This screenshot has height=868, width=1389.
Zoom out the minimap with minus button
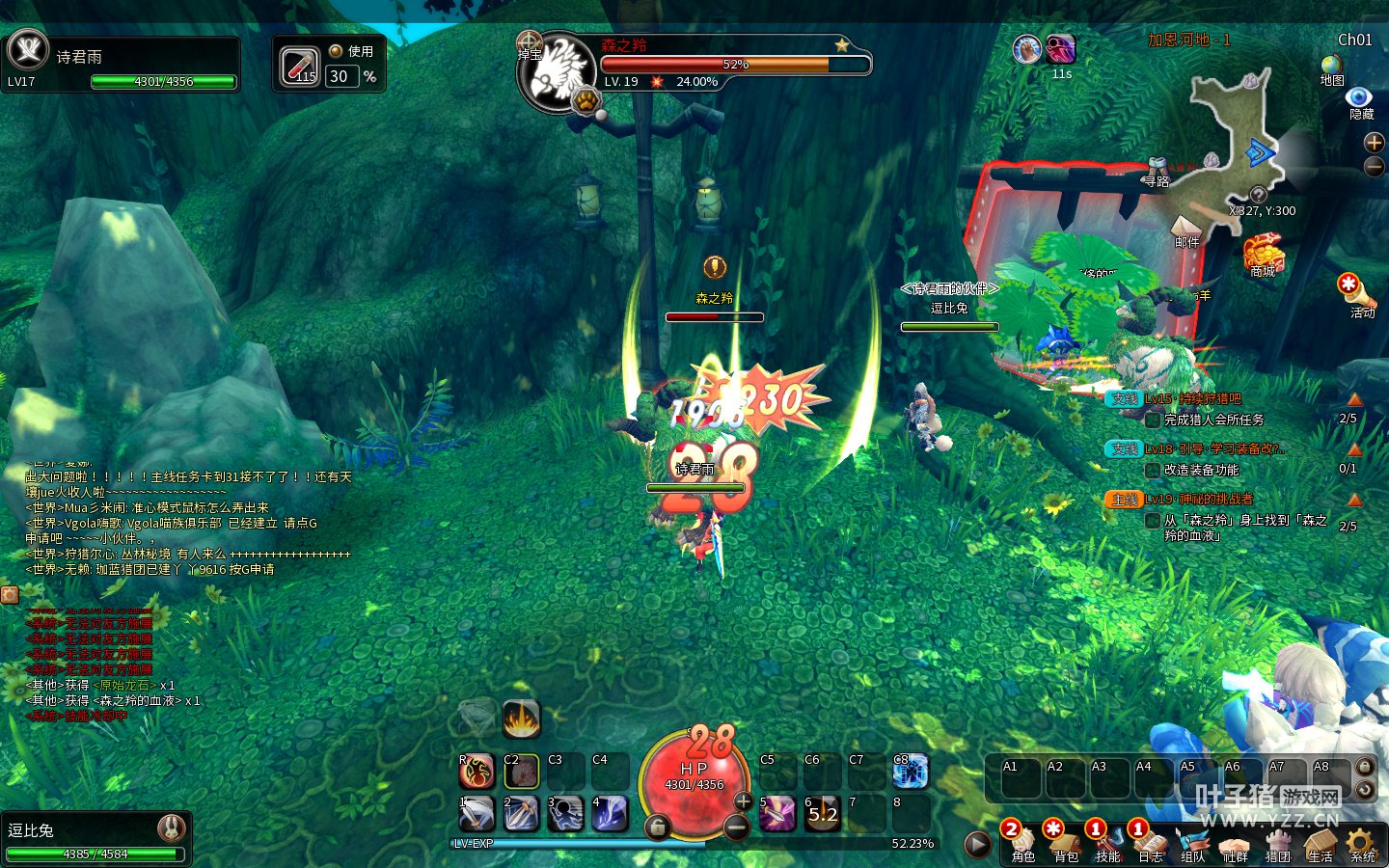[x=1375, y=167]
